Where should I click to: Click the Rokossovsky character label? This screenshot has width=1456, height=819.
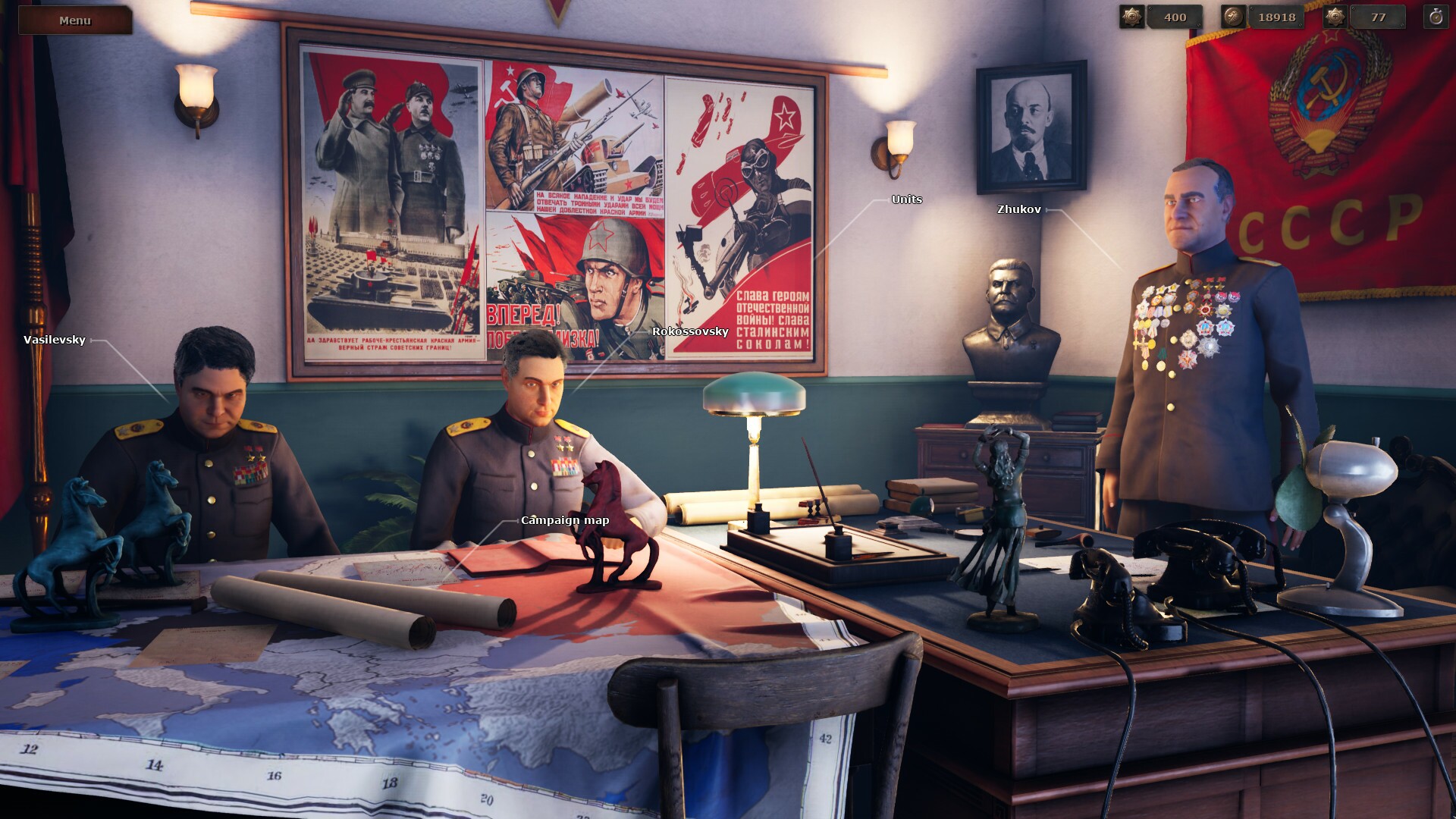tap(689, 331)
